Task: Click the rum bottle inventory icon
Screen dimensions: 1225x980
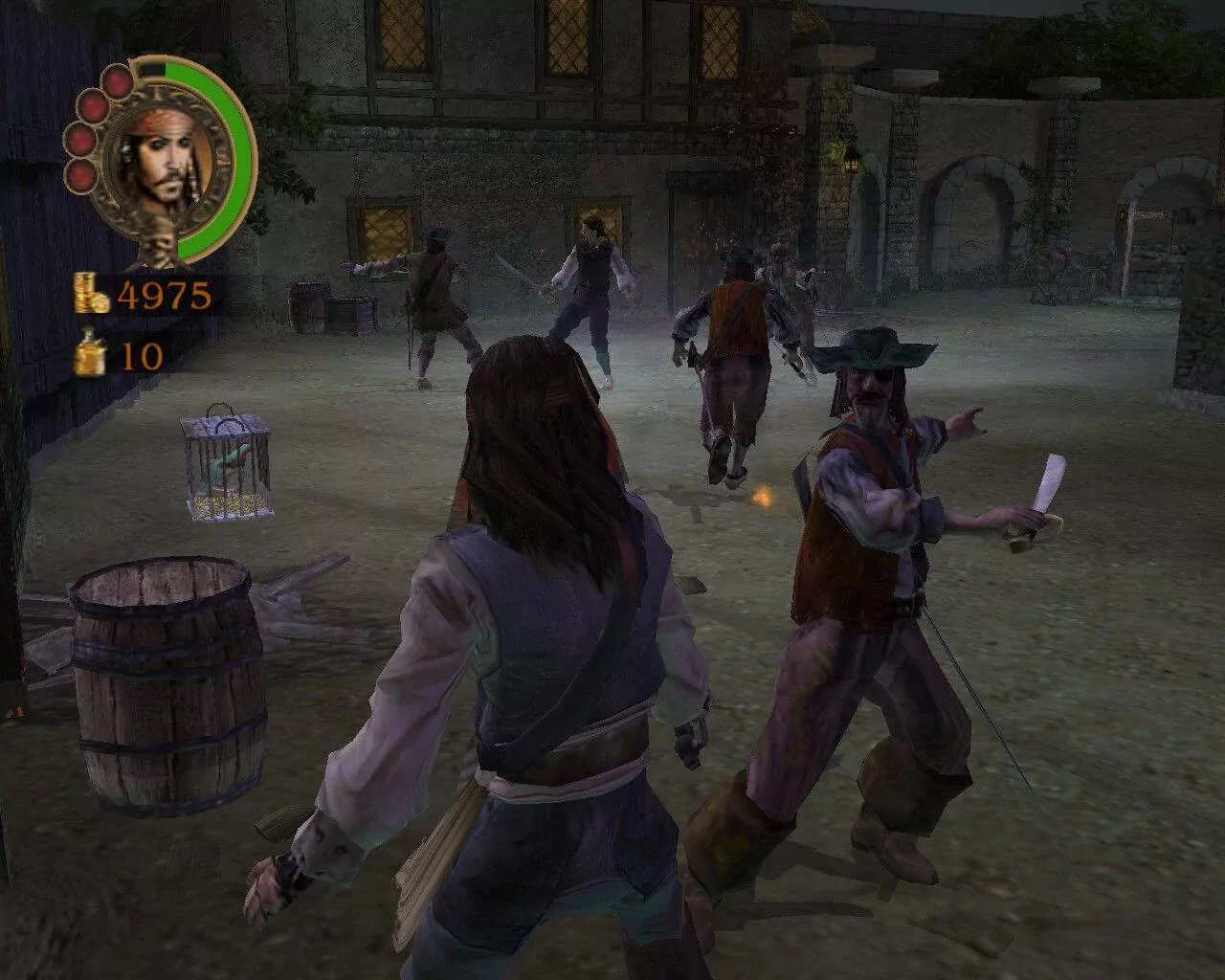Action: pos(90,354)
